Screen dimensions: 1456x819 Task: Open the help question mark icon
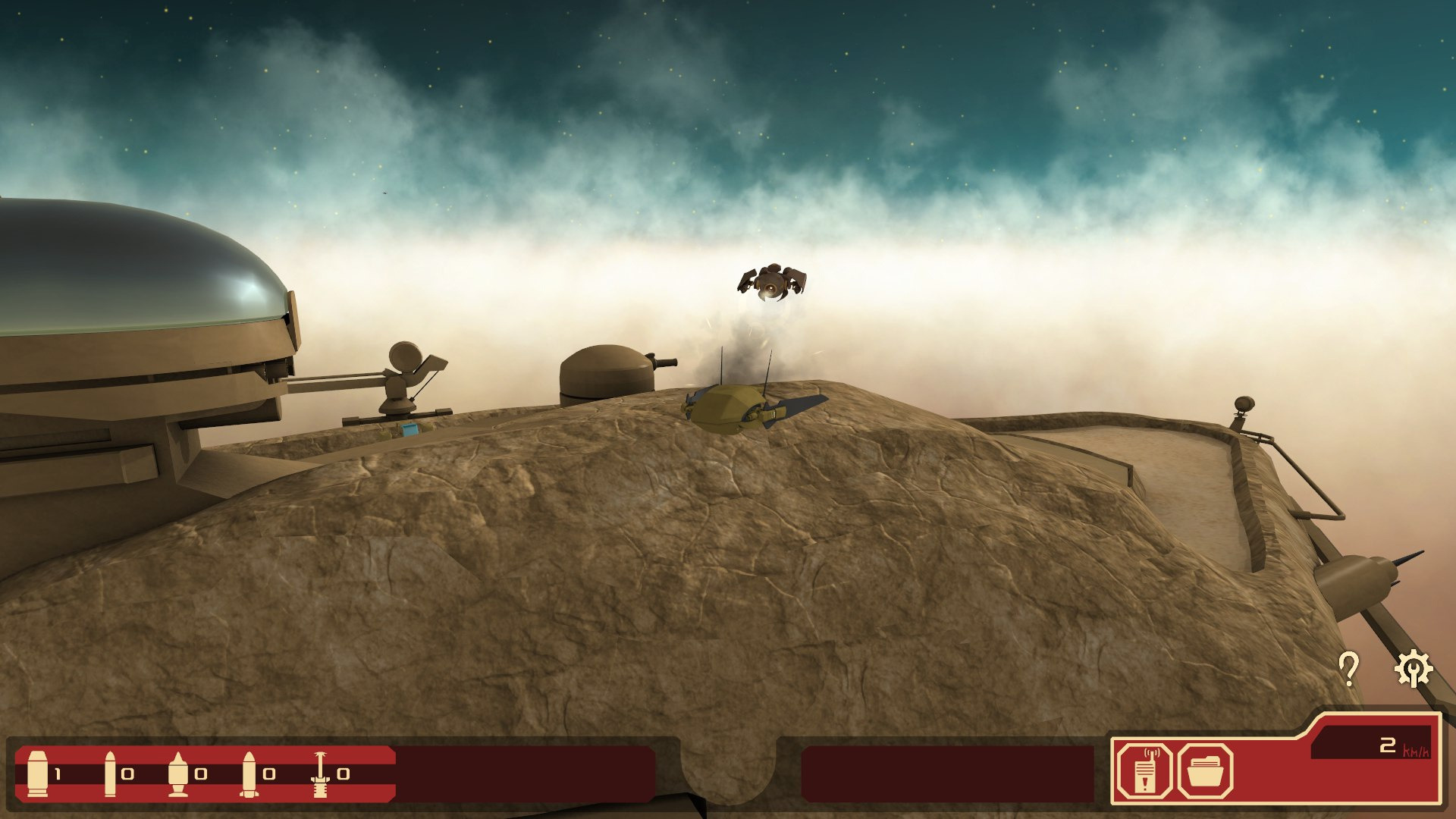click(x=1348, y=669)
